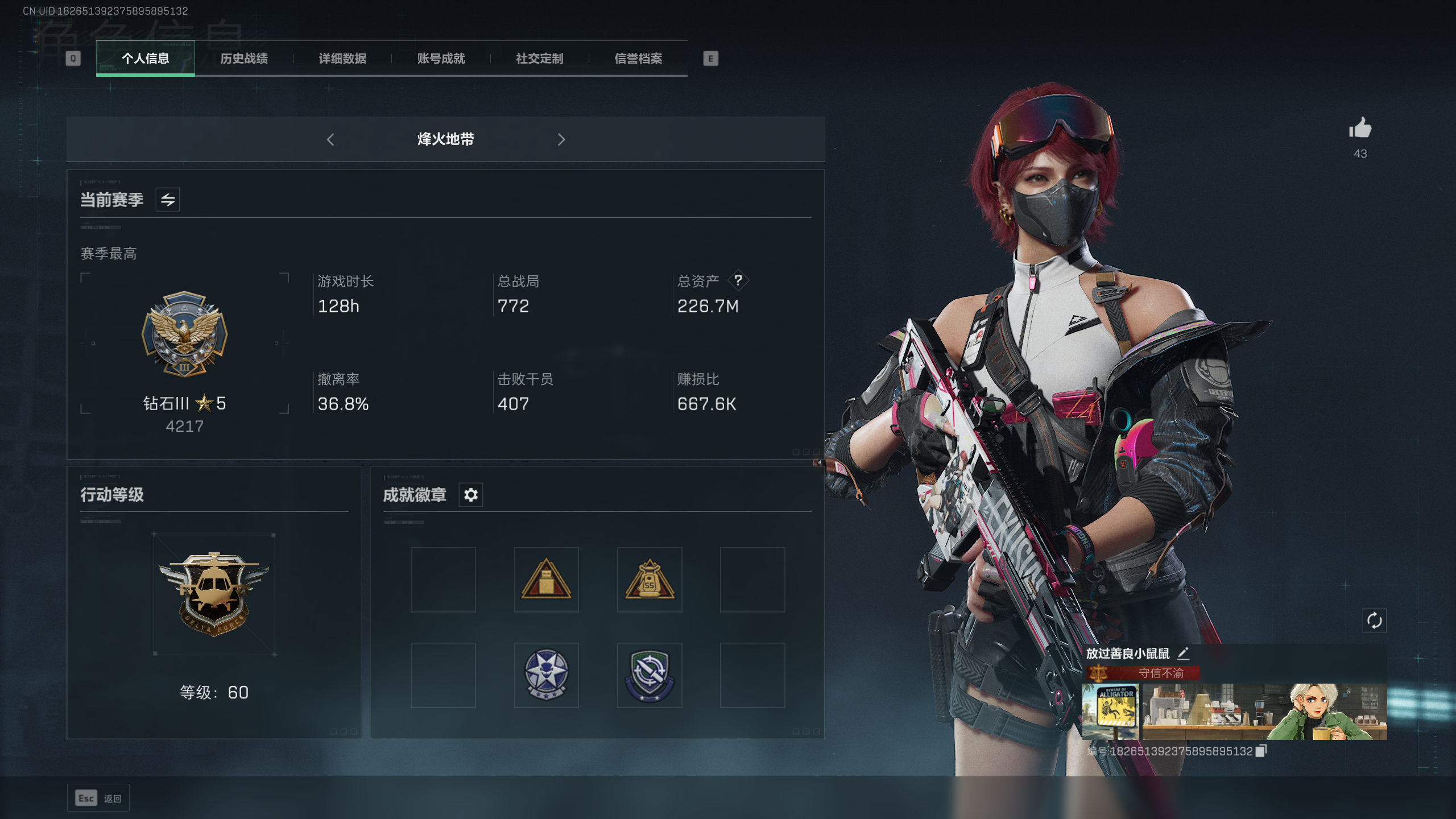1456x819 pixels.
Task: Give a thumbs-up like to this profile
Action: pyautogui.click(x=1360, y=129)
